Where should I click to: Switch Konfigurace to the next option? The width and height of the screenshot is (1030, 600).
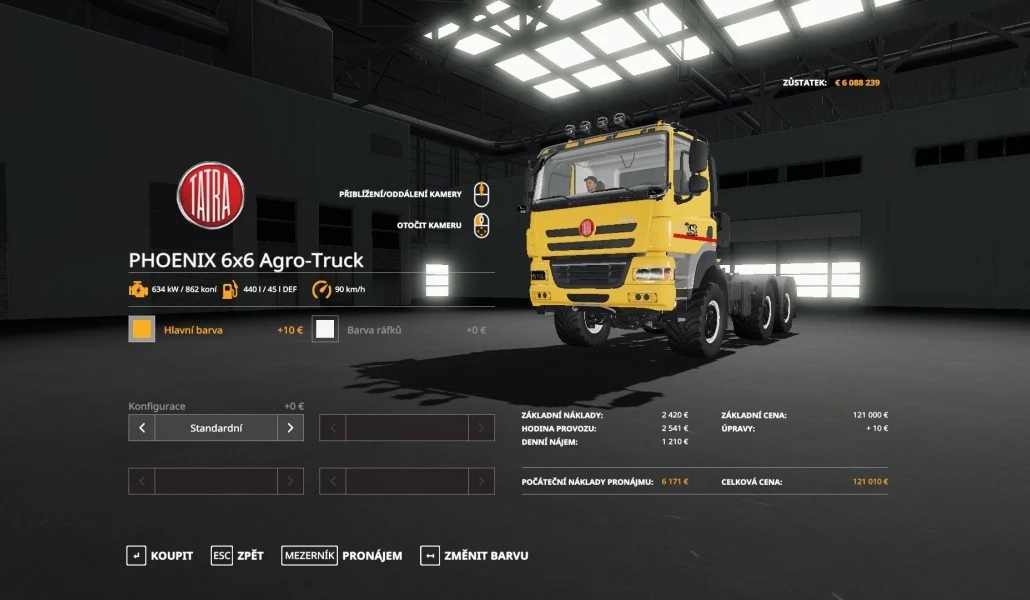290,428
